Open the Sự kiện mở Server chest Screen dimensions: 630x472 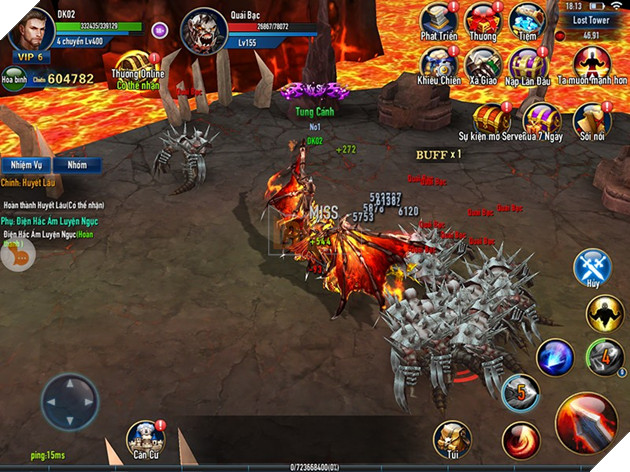coord(491,120)
